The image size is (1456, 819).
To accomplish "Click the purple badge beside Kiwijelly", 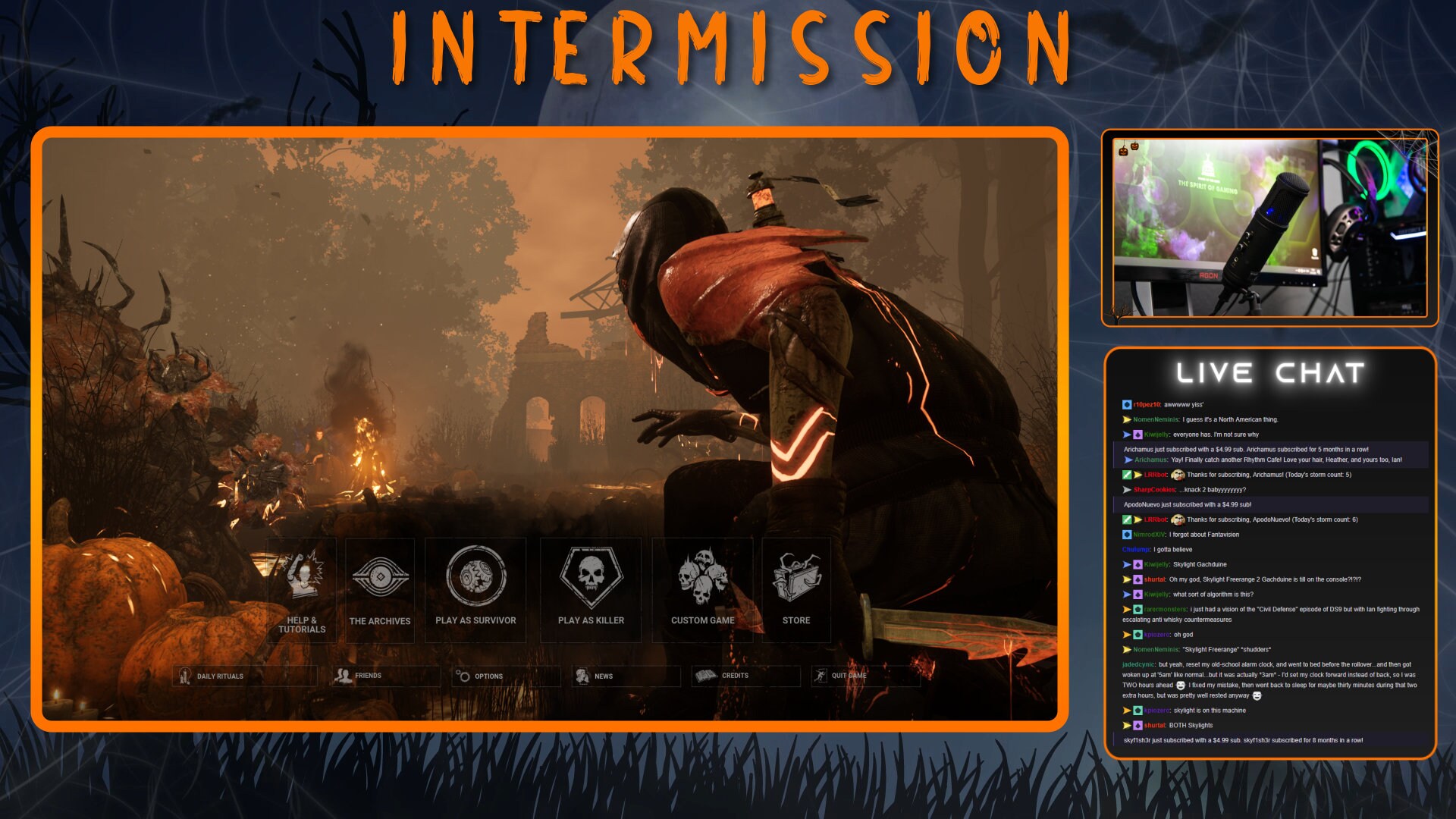I will coord(1138,435).
